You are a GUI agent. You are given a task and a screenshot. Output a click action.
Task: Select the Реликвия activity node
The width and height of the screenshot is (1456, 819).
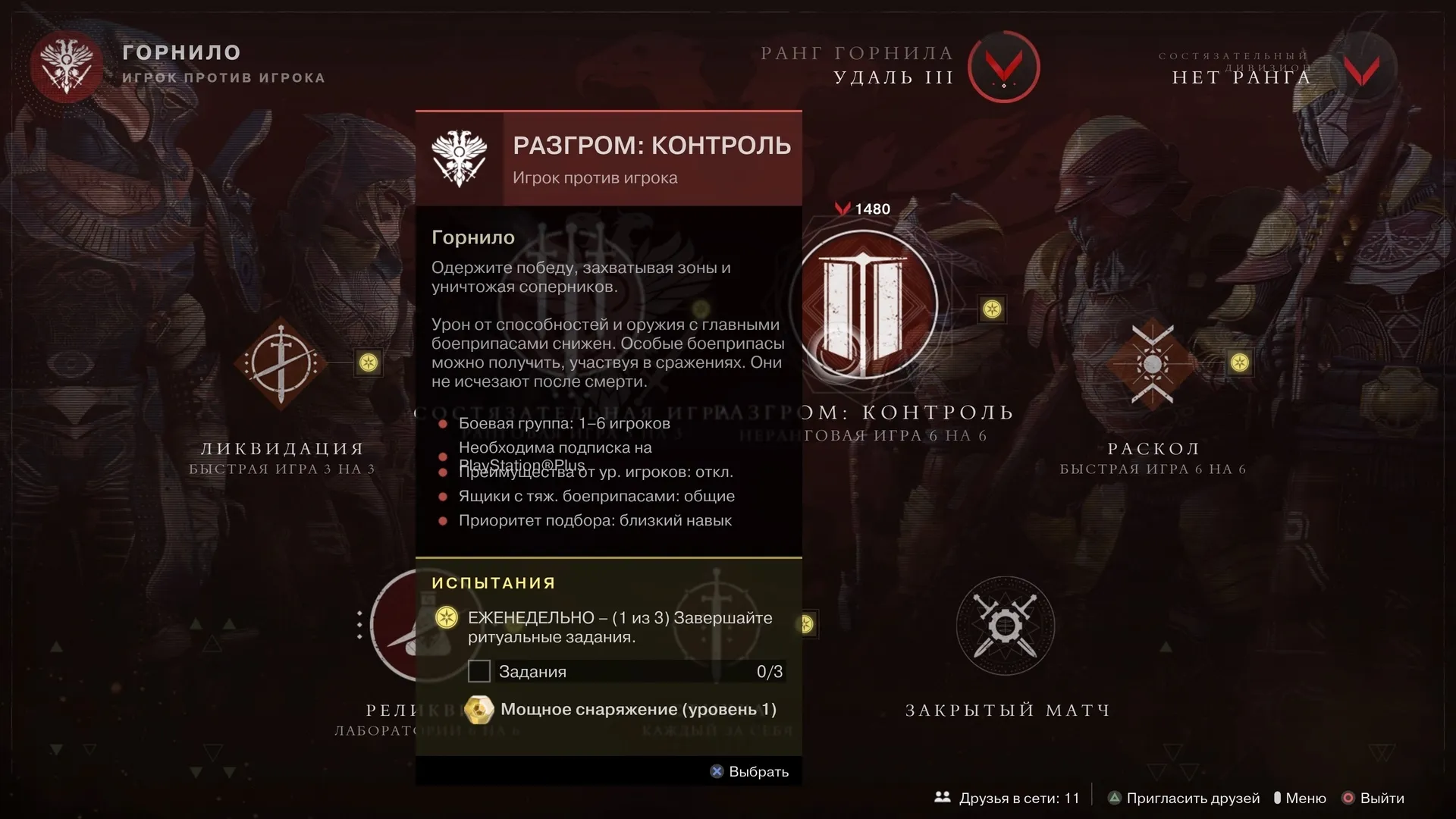tap(393, 626)
